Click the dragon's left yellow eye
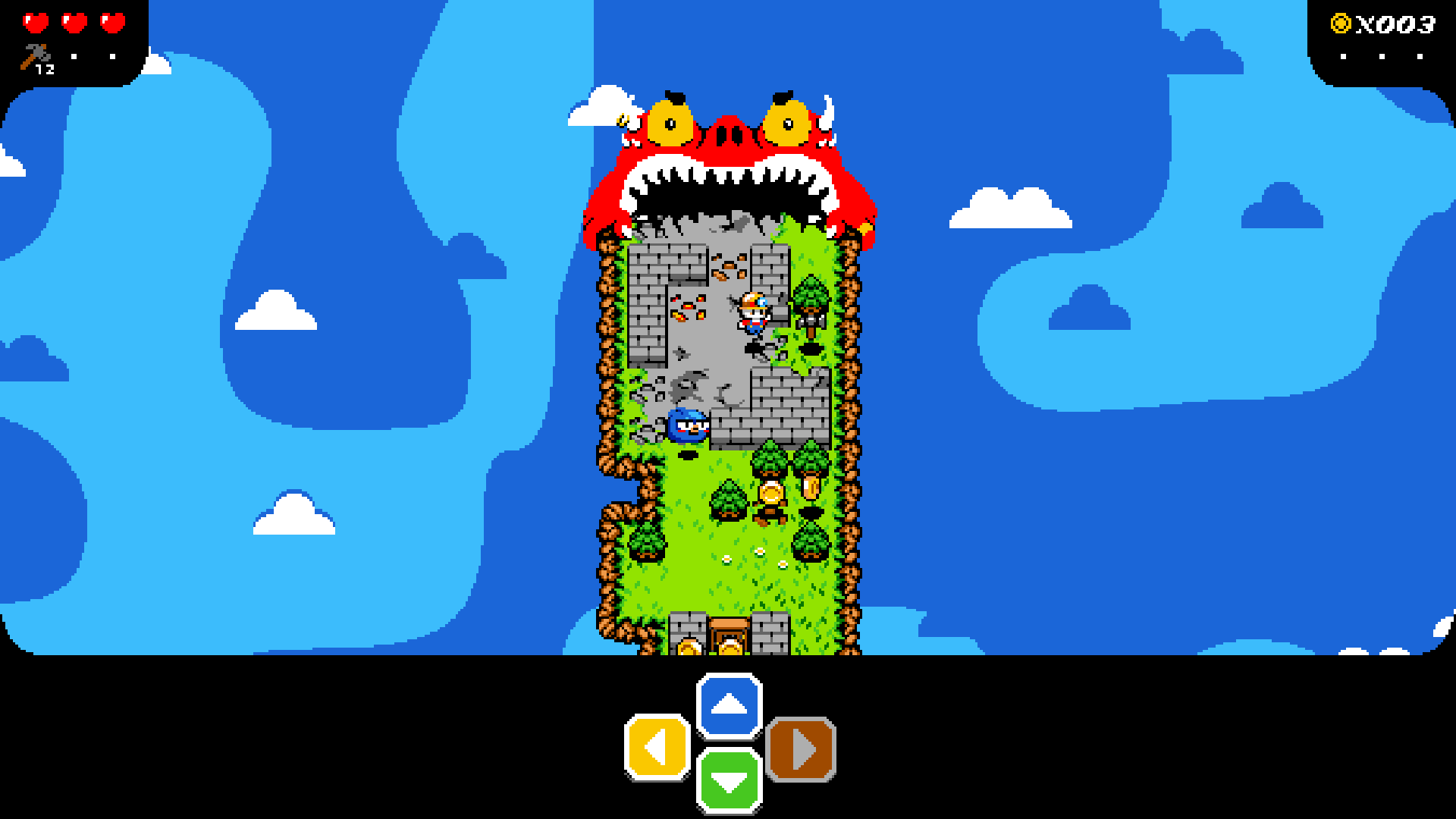The width and height of the screenshot is (1456, 819). tap(671, 124)
